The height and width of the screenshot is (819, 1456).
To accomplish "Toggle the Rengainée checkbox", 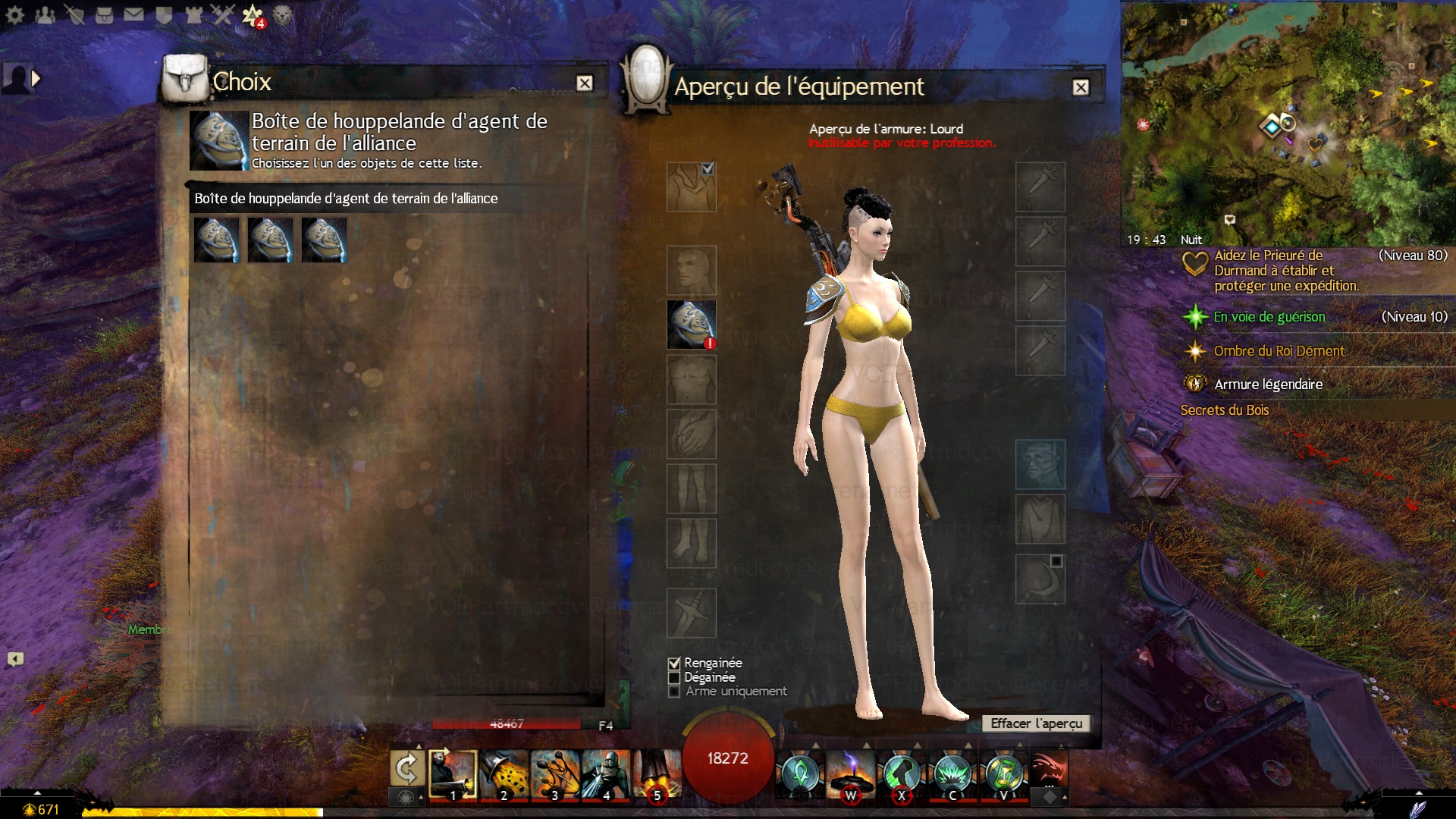I will (674, 664).
